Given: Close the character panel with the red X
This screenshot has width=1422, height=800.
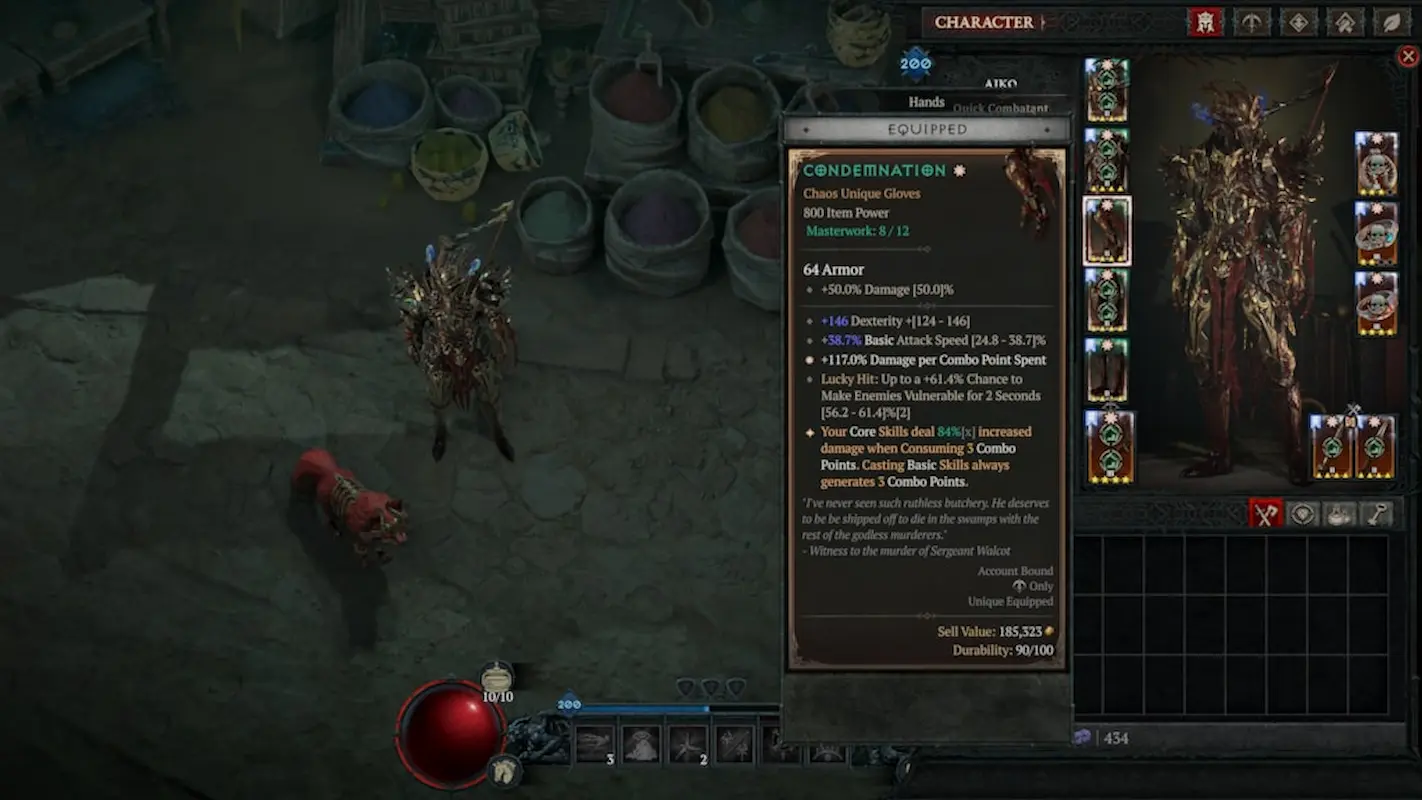Looking at the screenshot, I should [x=1407, y=57].
